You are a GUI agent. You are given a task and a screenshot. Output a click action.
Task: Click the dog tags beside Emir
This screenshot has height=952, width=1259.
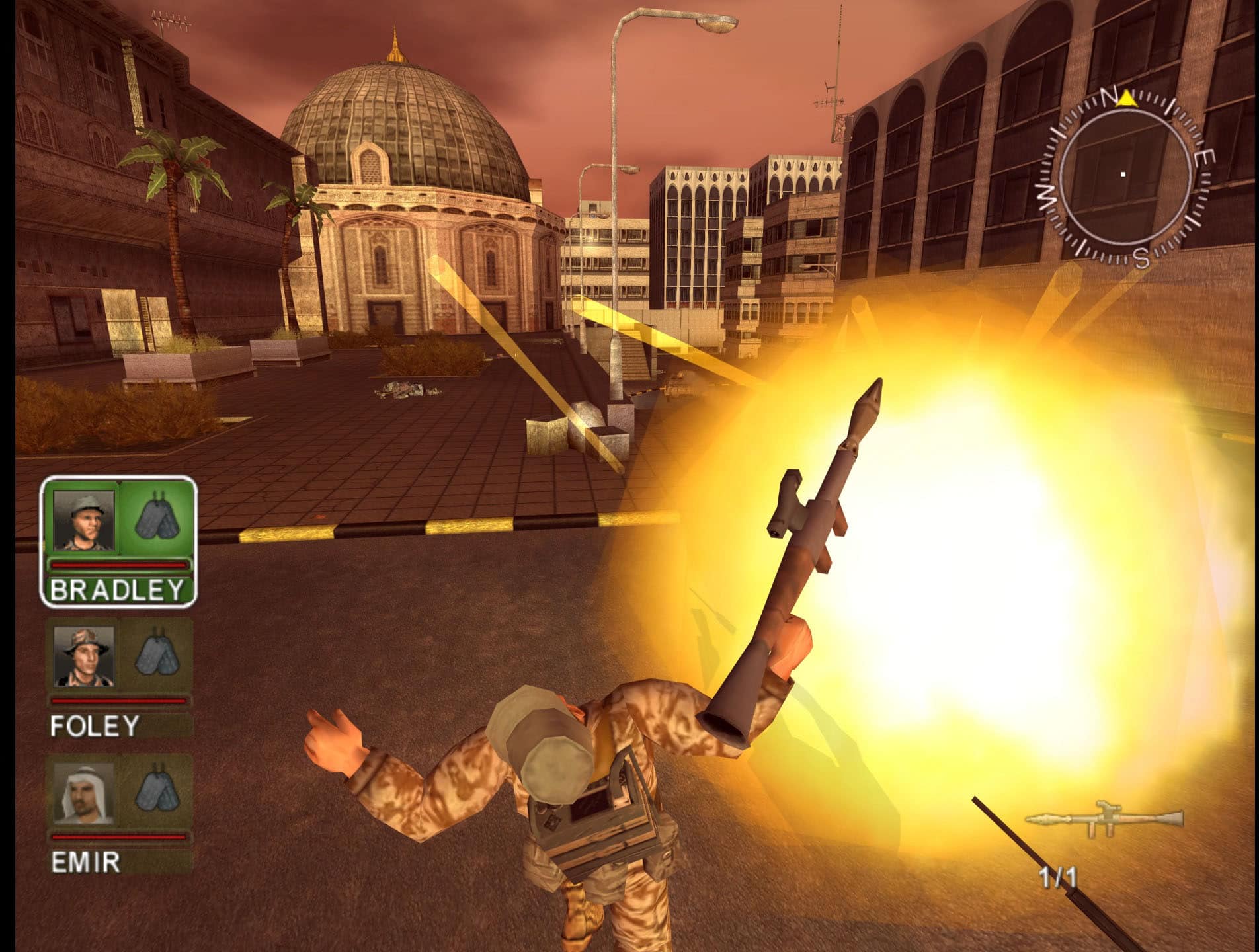pos(157,790)
